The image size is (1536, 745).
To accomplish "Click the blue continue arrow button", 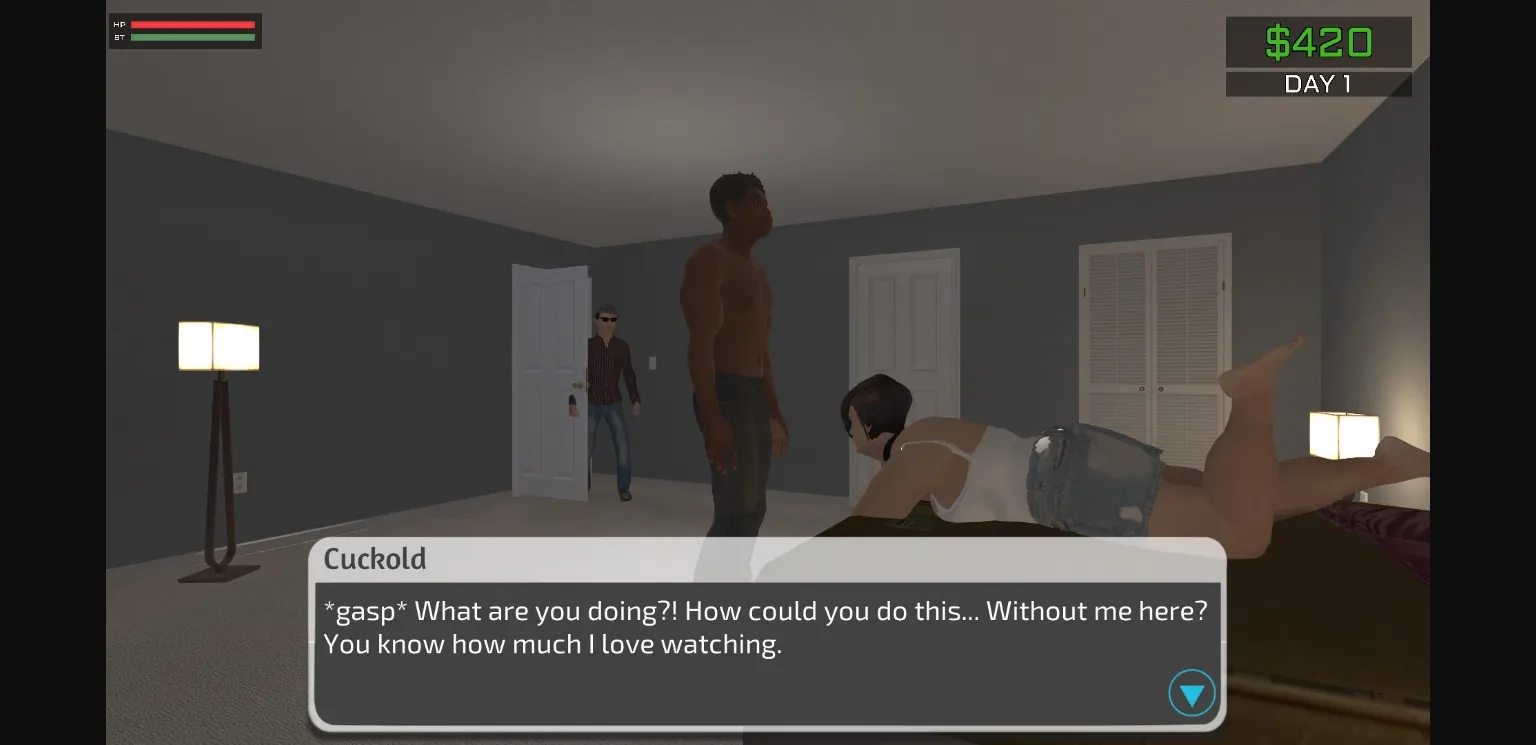I will (x=1191, y=692).
